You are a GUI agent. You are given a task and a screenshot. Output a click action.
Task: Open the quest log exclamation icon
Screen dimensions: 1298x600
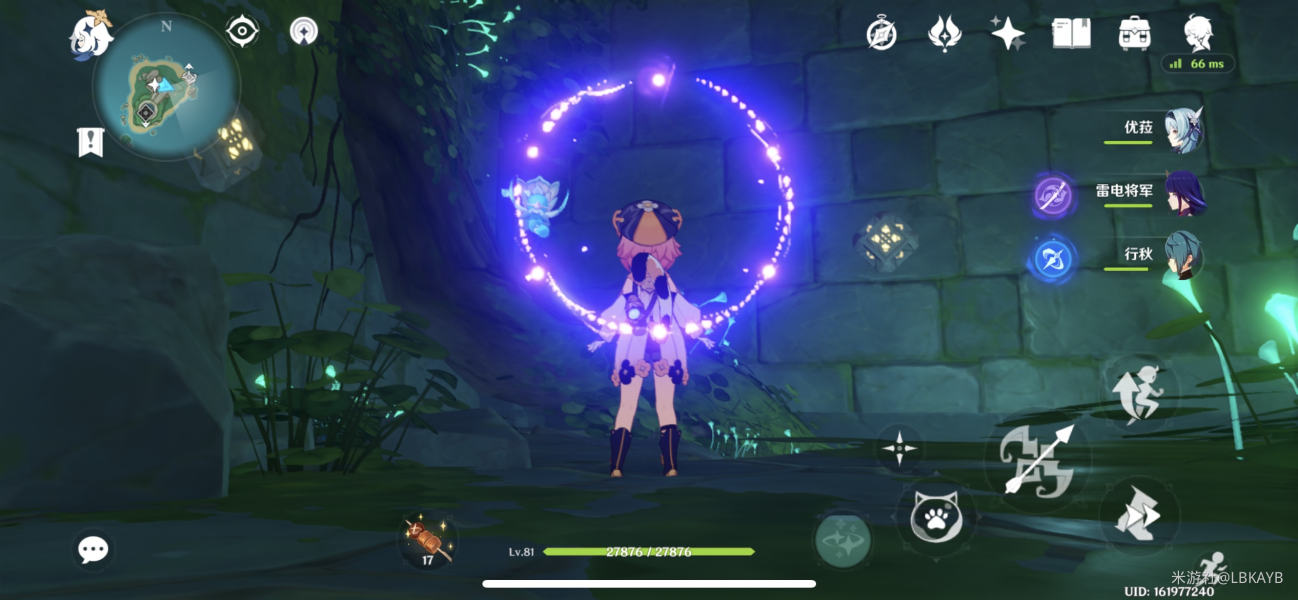(91, 141)
